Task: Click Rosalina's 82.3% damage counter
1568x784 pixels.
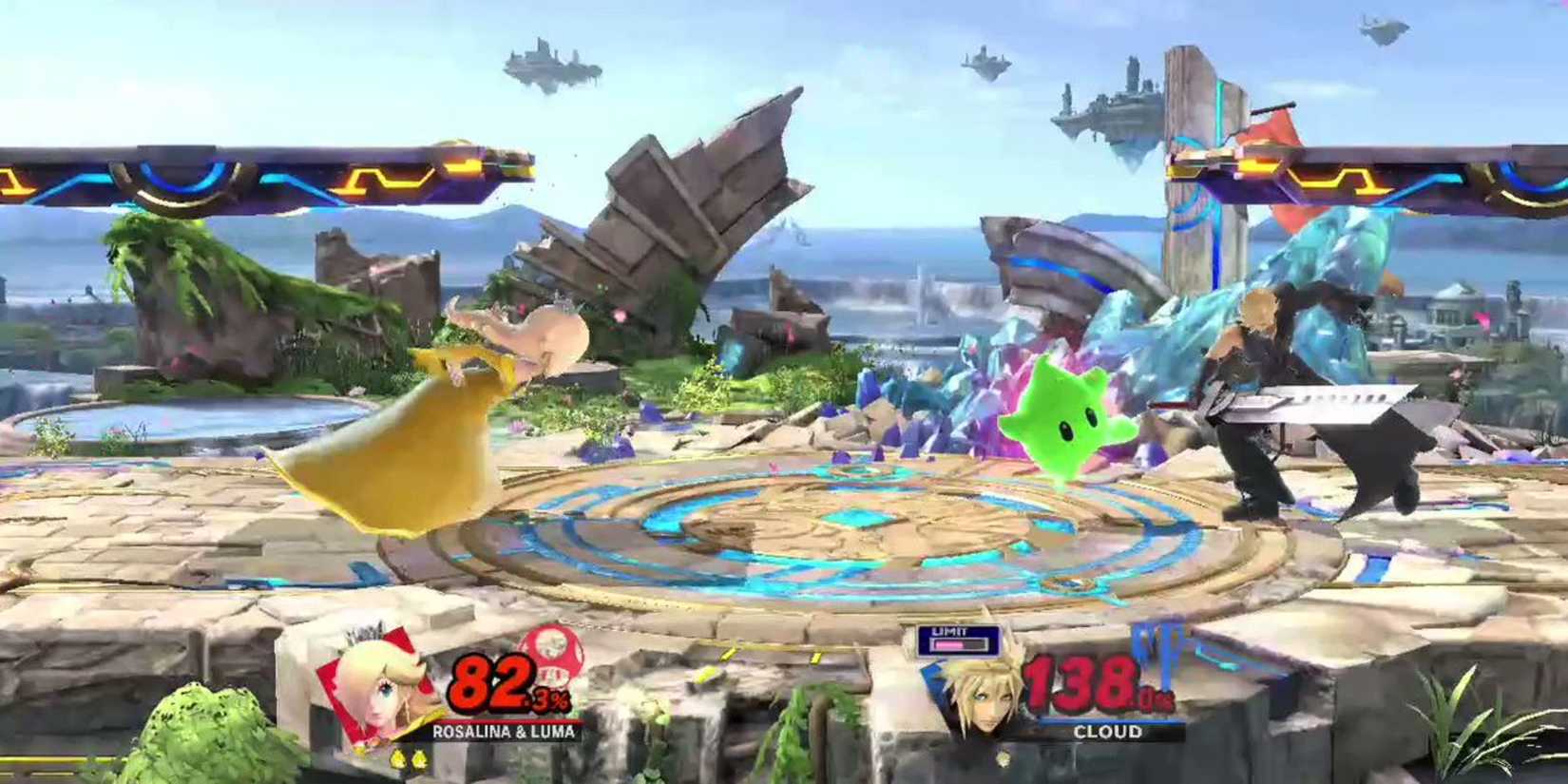Action: [499, 686]
